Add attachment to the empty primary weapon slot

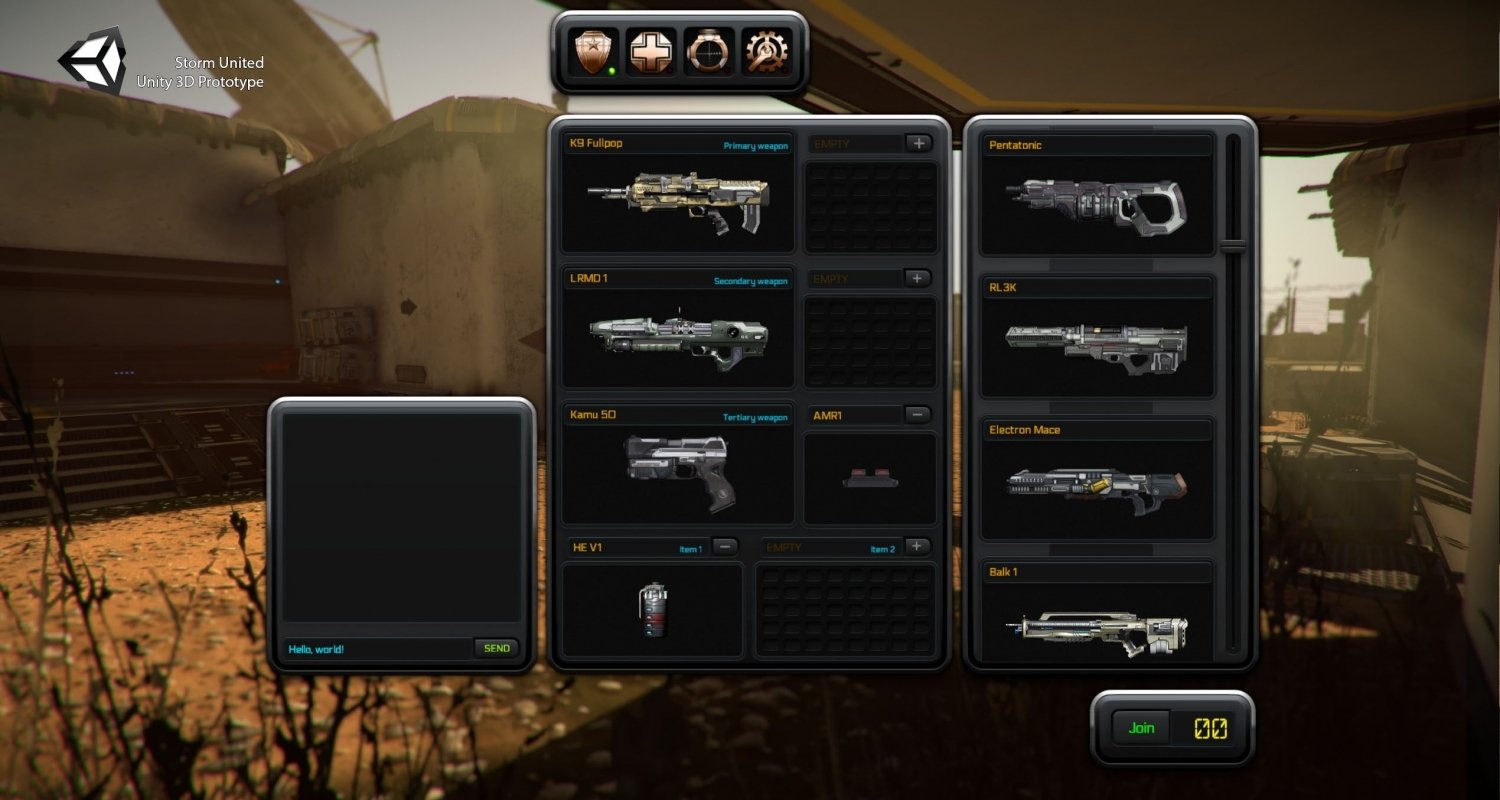(x=919, y=143)
